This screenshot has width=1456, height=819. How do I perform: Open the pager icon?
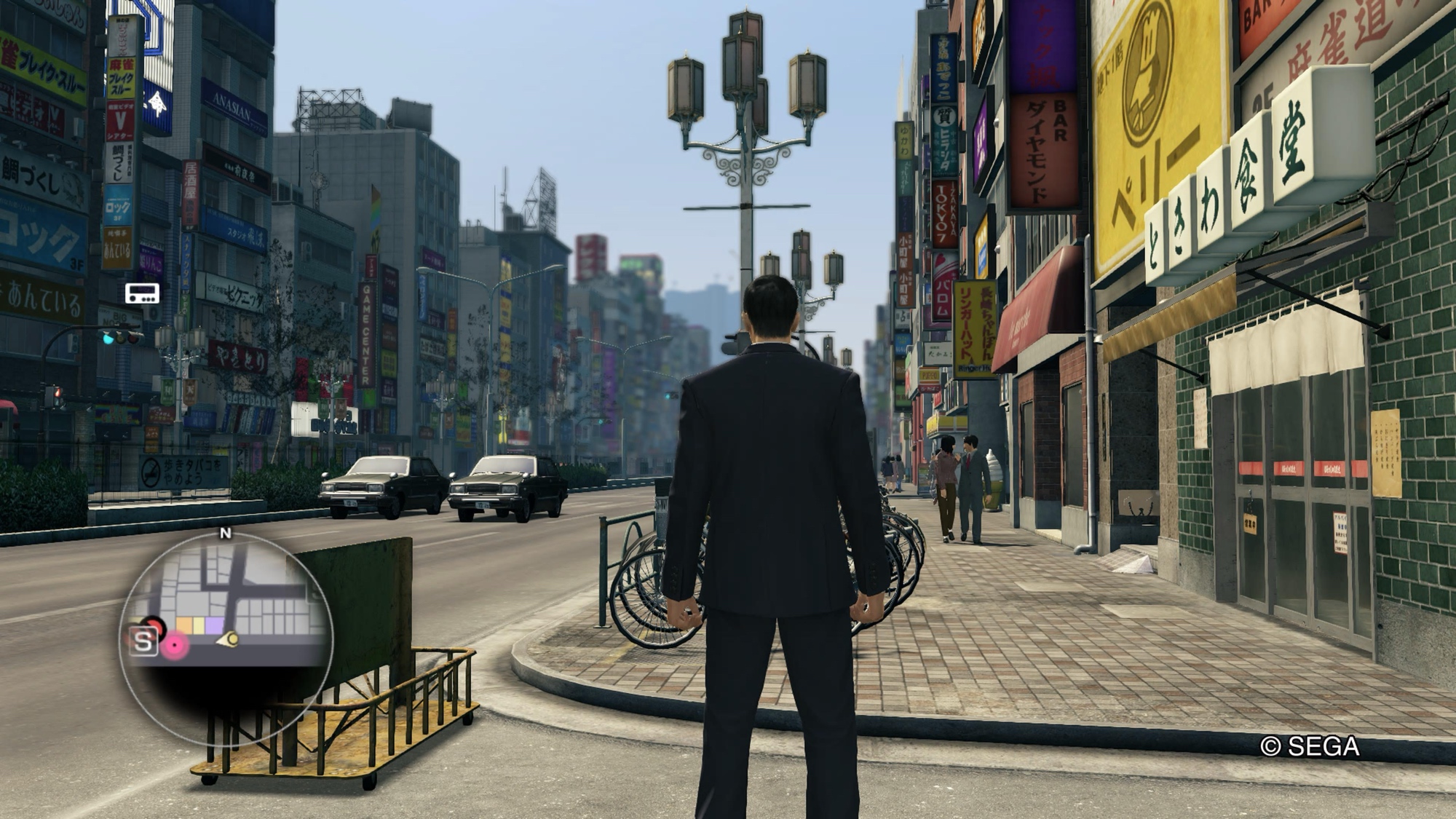(142, 293)
